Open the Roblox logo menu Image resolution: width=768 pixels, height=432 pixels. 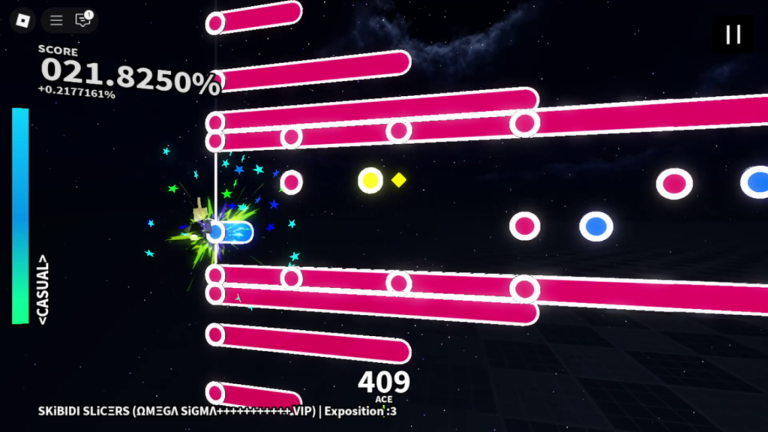[x=20, y=20]
